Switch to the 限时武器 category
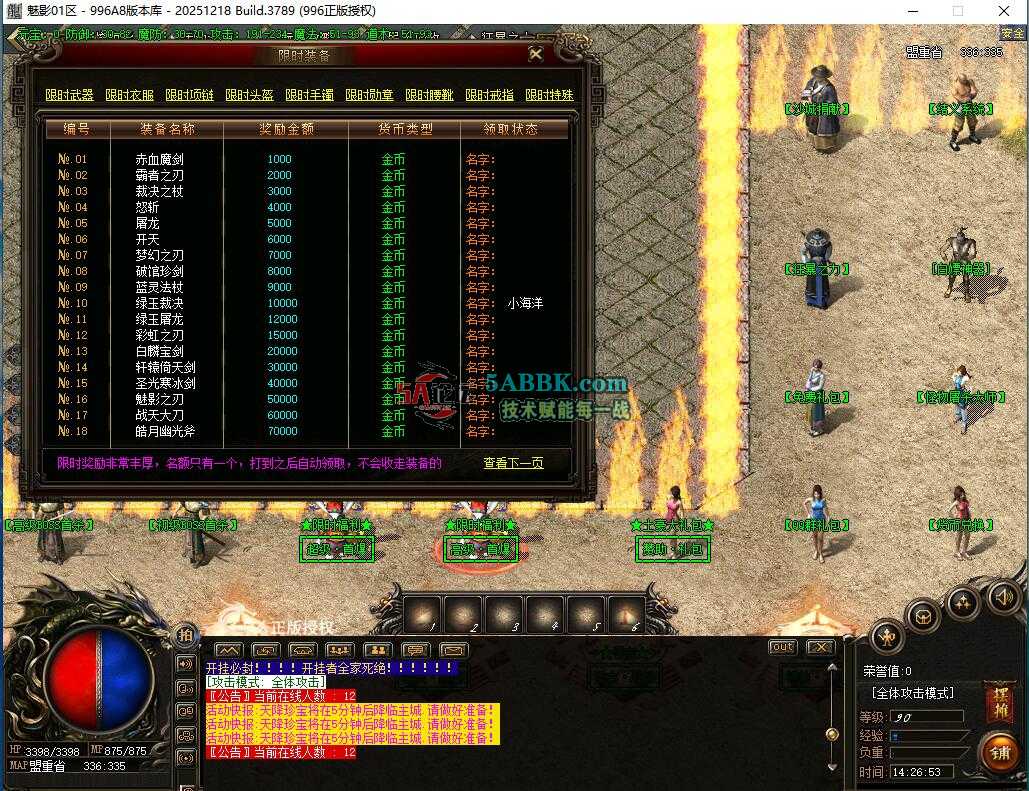The height and width of the screenshot is (791, 1029). coord(69,95)
